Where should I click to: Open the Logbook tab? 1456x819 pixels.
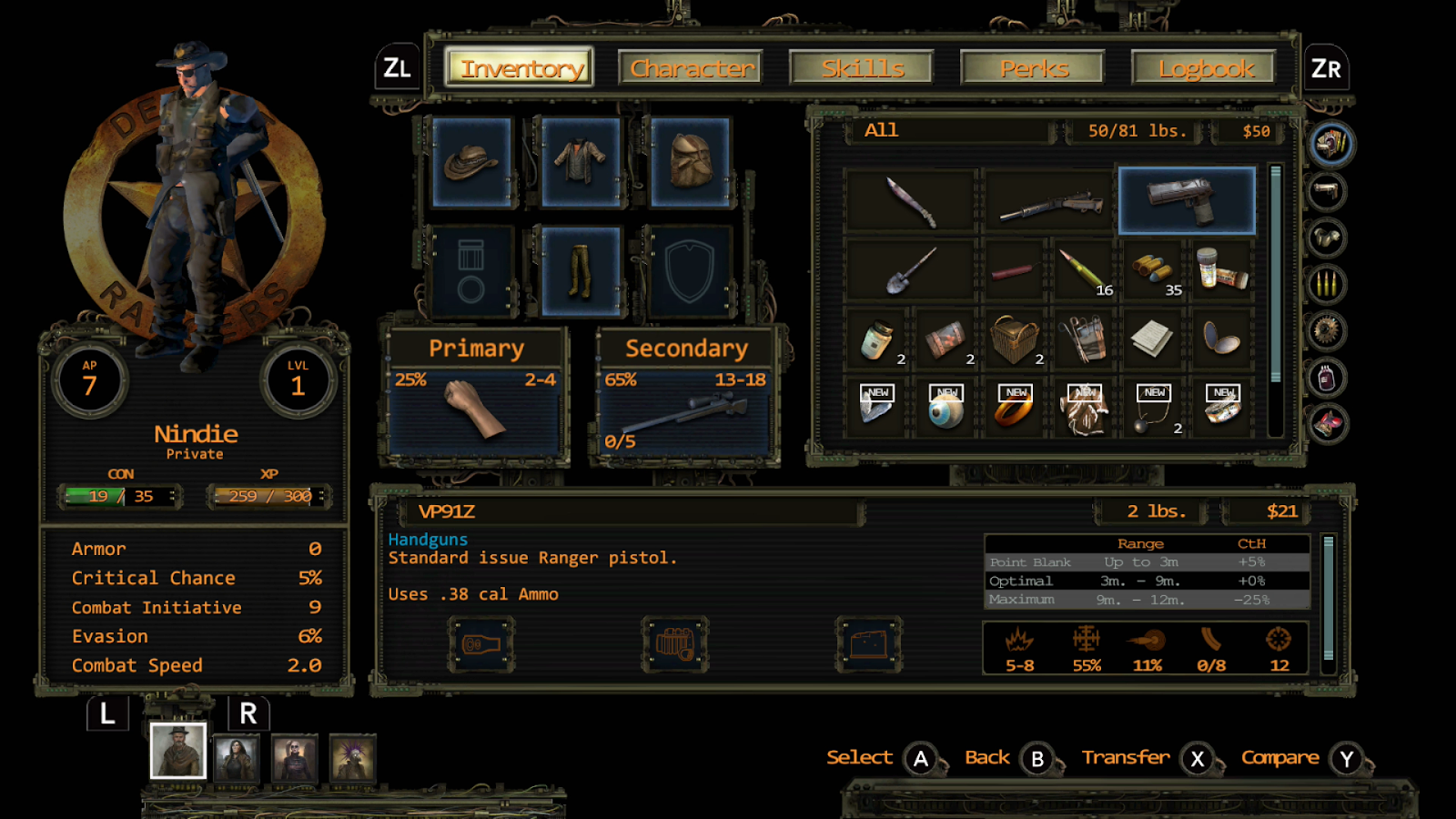click(1204, 68)
